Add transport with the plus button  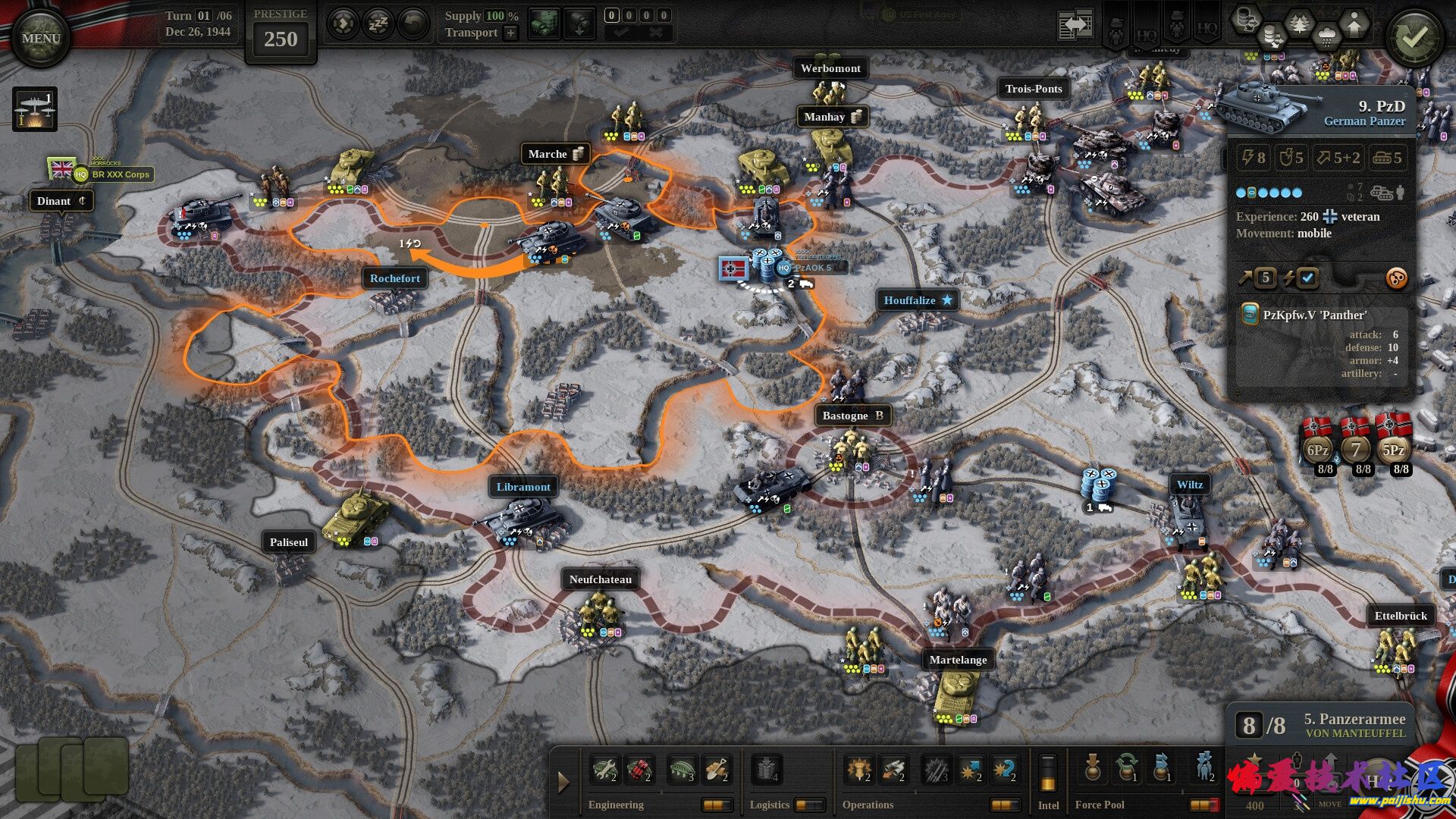click(511, 33)
